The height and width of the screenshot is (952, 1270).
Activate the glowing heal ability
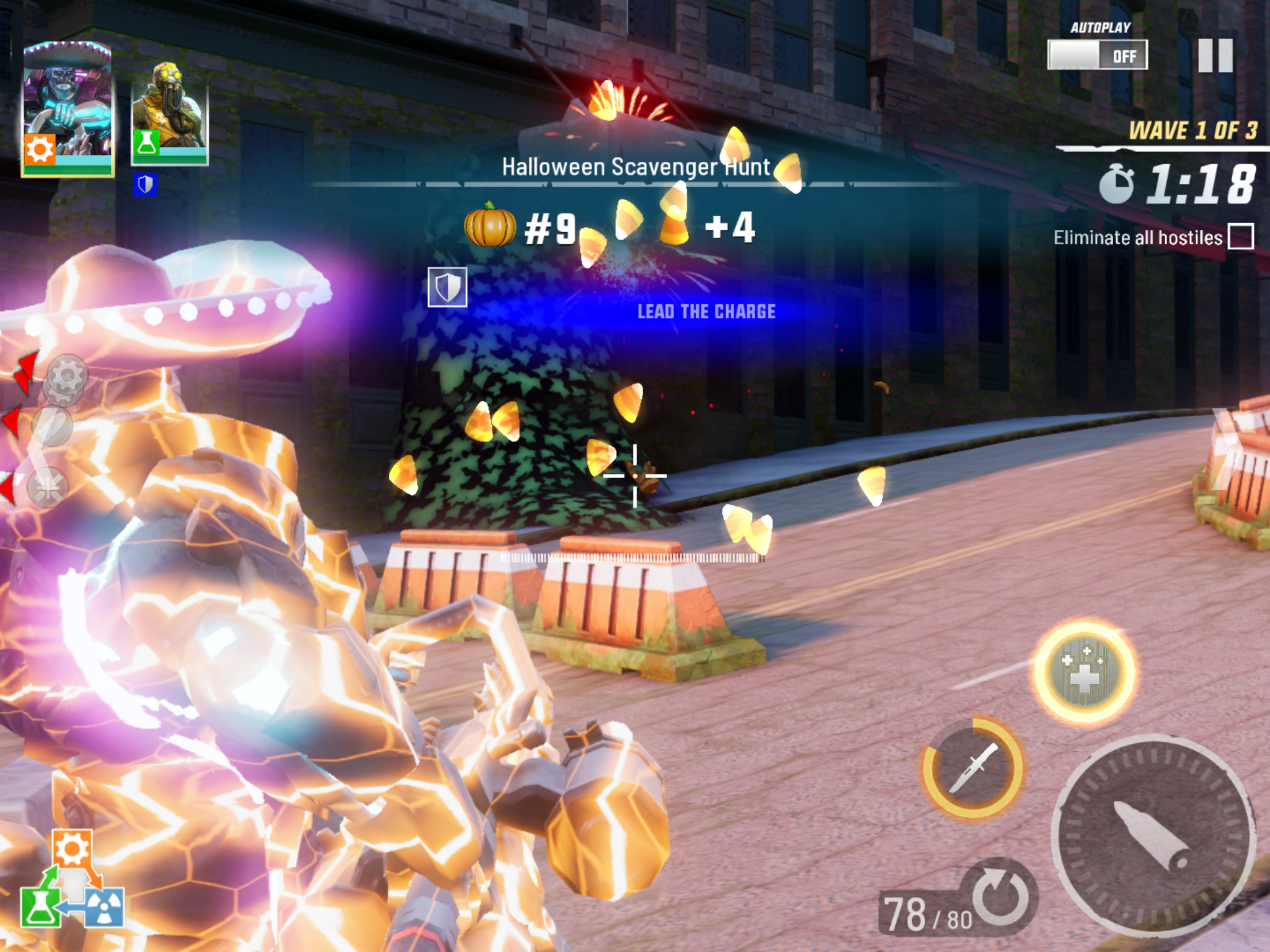pos(1084,672)
